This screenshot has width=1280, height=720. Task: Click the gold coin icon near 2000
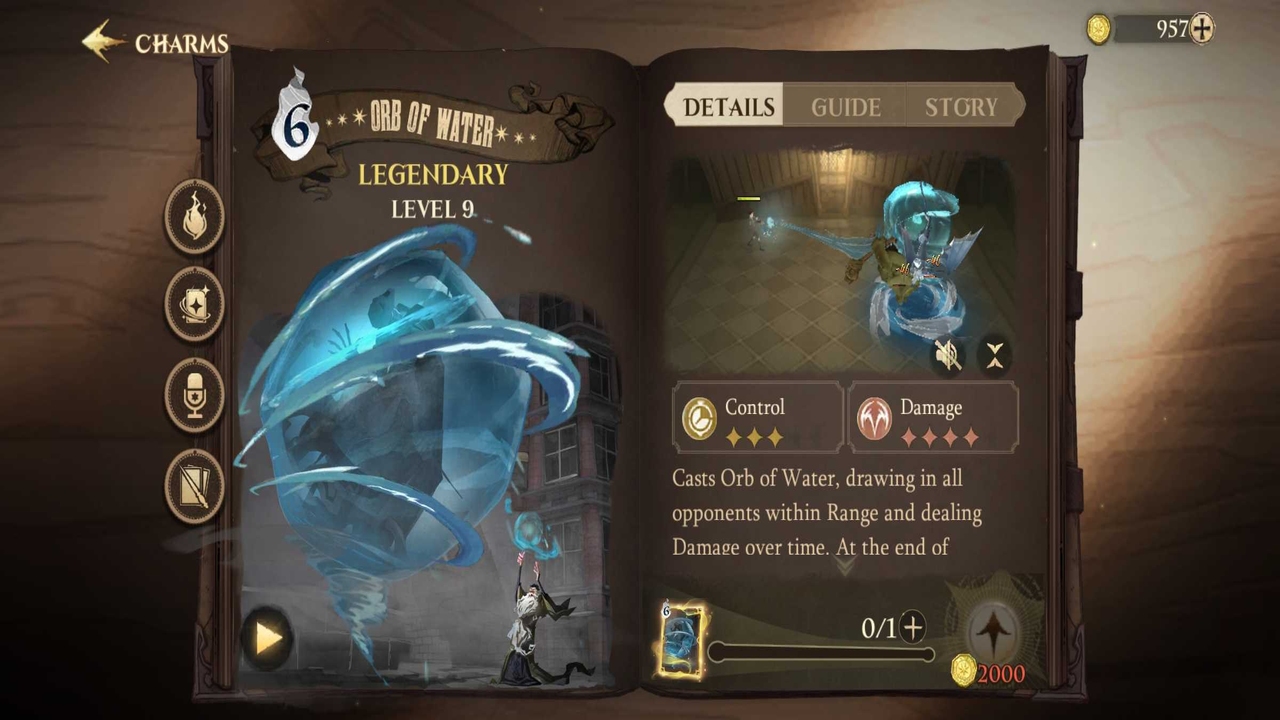963,673
